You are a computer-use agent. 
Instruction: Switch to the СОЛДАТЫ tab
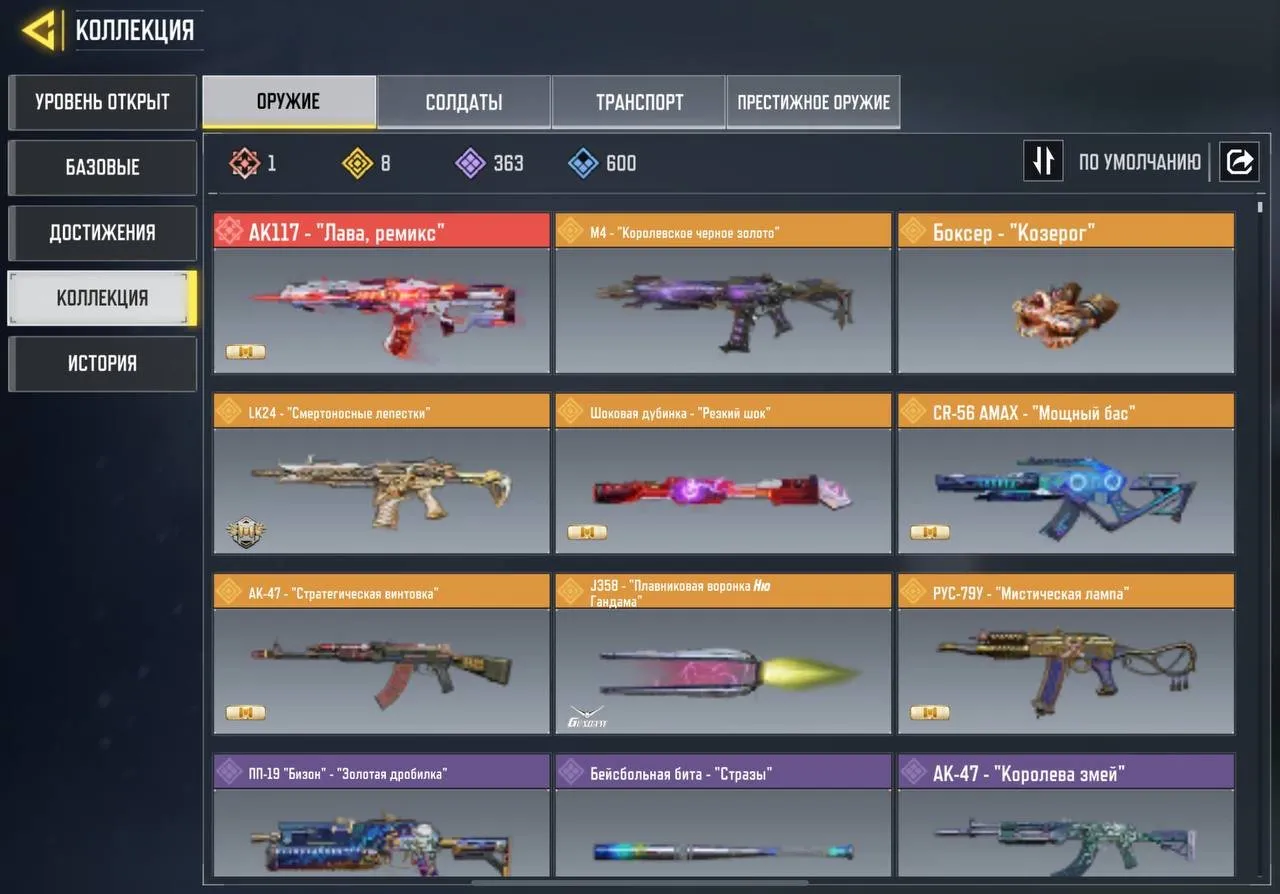[x=463, y=101]
